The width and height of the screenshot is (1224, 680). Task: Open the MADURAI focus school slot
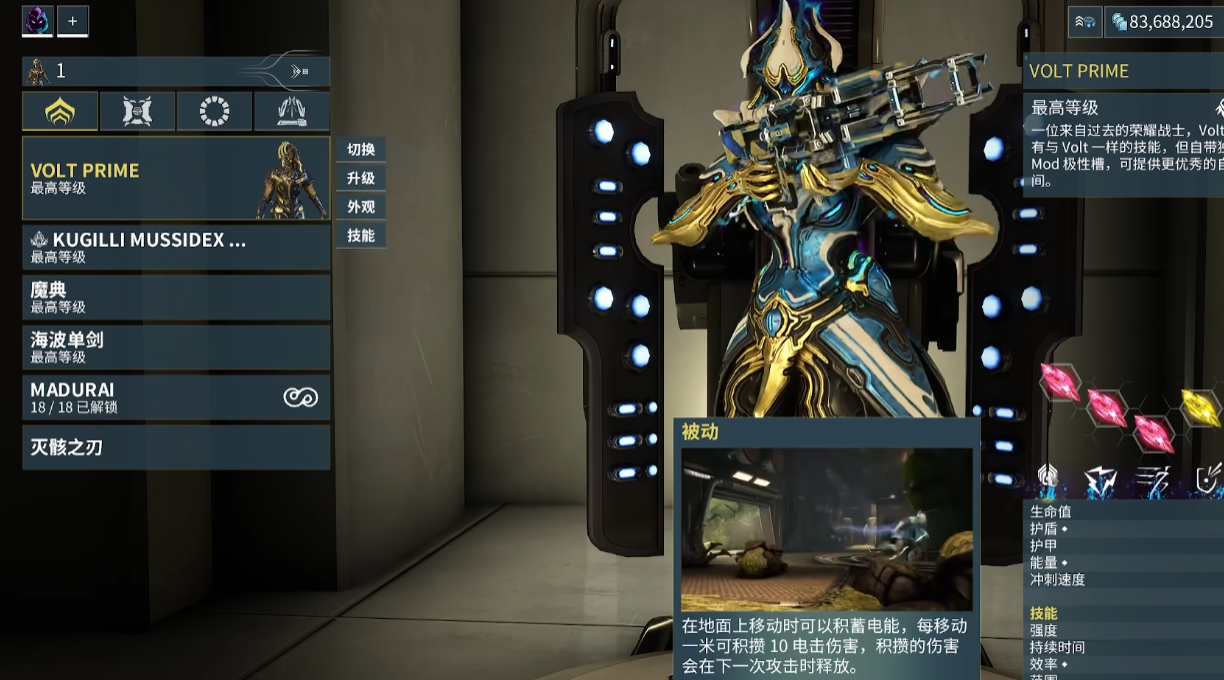tap(176, 397)
